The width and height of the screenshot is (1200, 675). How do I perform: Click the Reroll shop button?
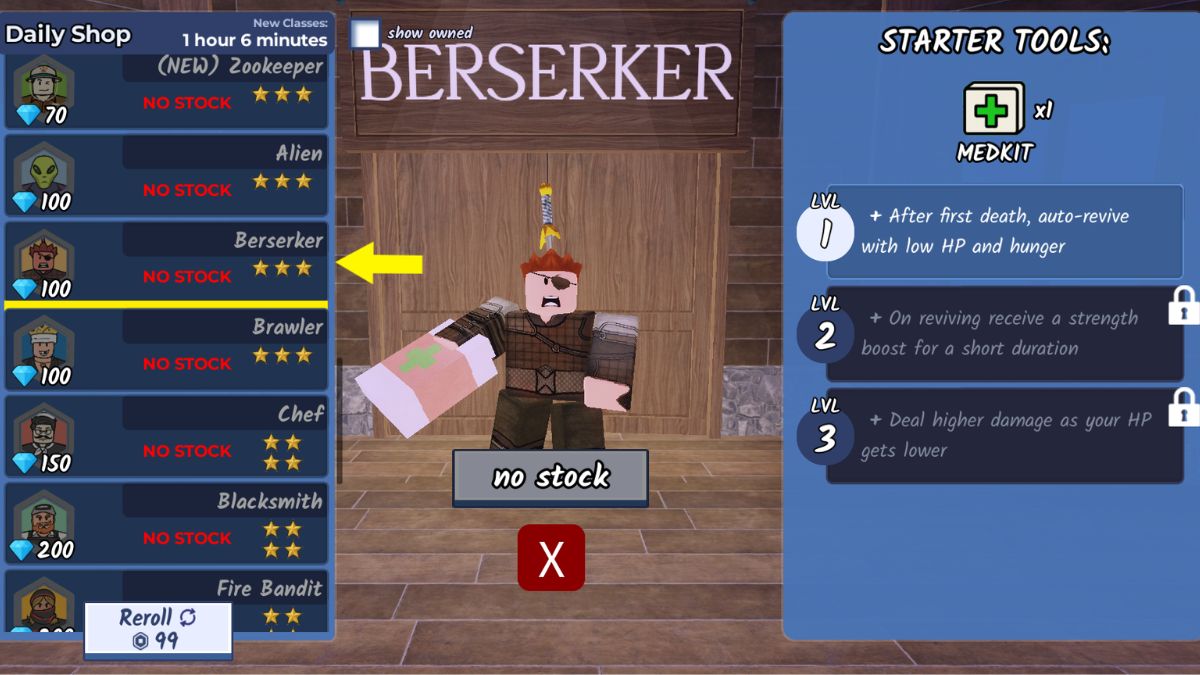(x=158, y=629)
